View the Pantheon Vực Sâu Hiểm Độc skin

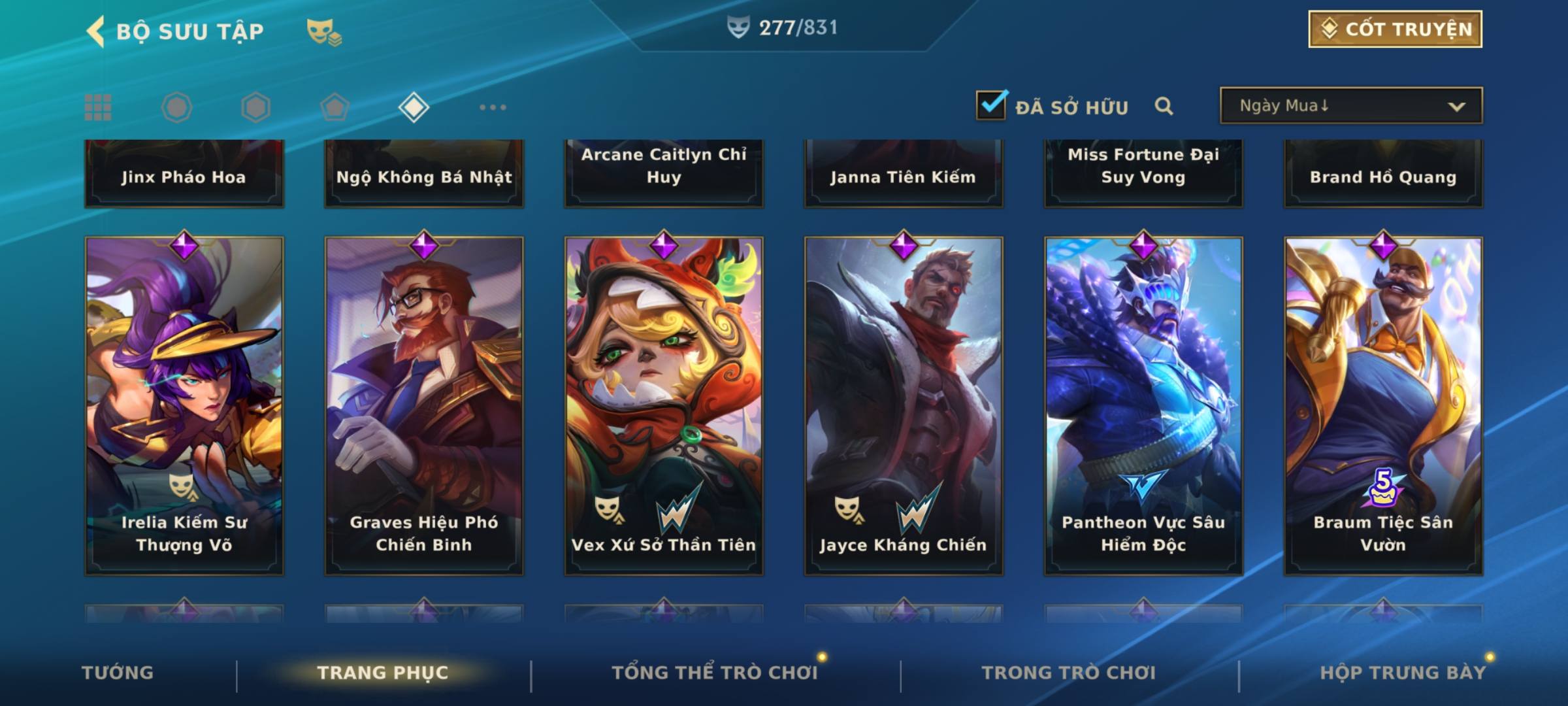coord(1143,405)
